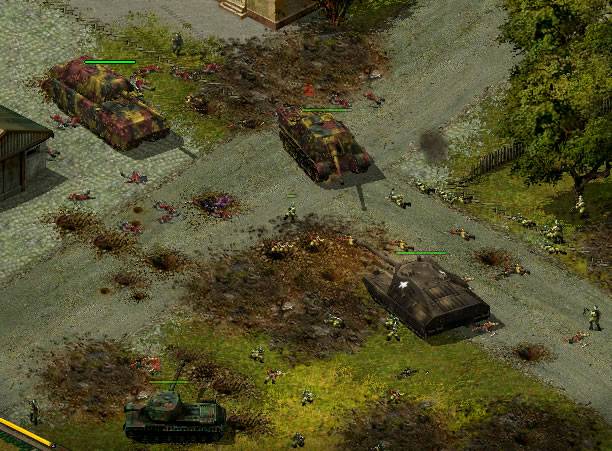612x451 pixels.
Task: Select the camouflaged tank on the road
Action: click(x=323, y=143)
